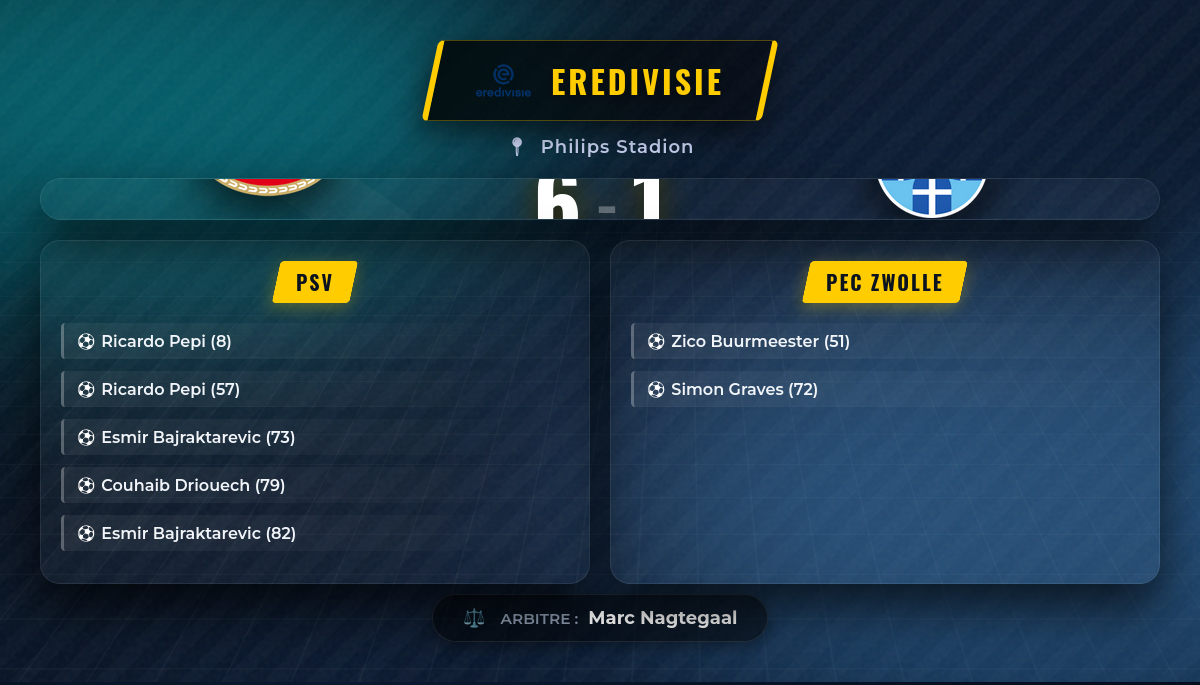
Task: Select Ricardo Pepi's 57th-minute goal row
Action: point(170,389)
